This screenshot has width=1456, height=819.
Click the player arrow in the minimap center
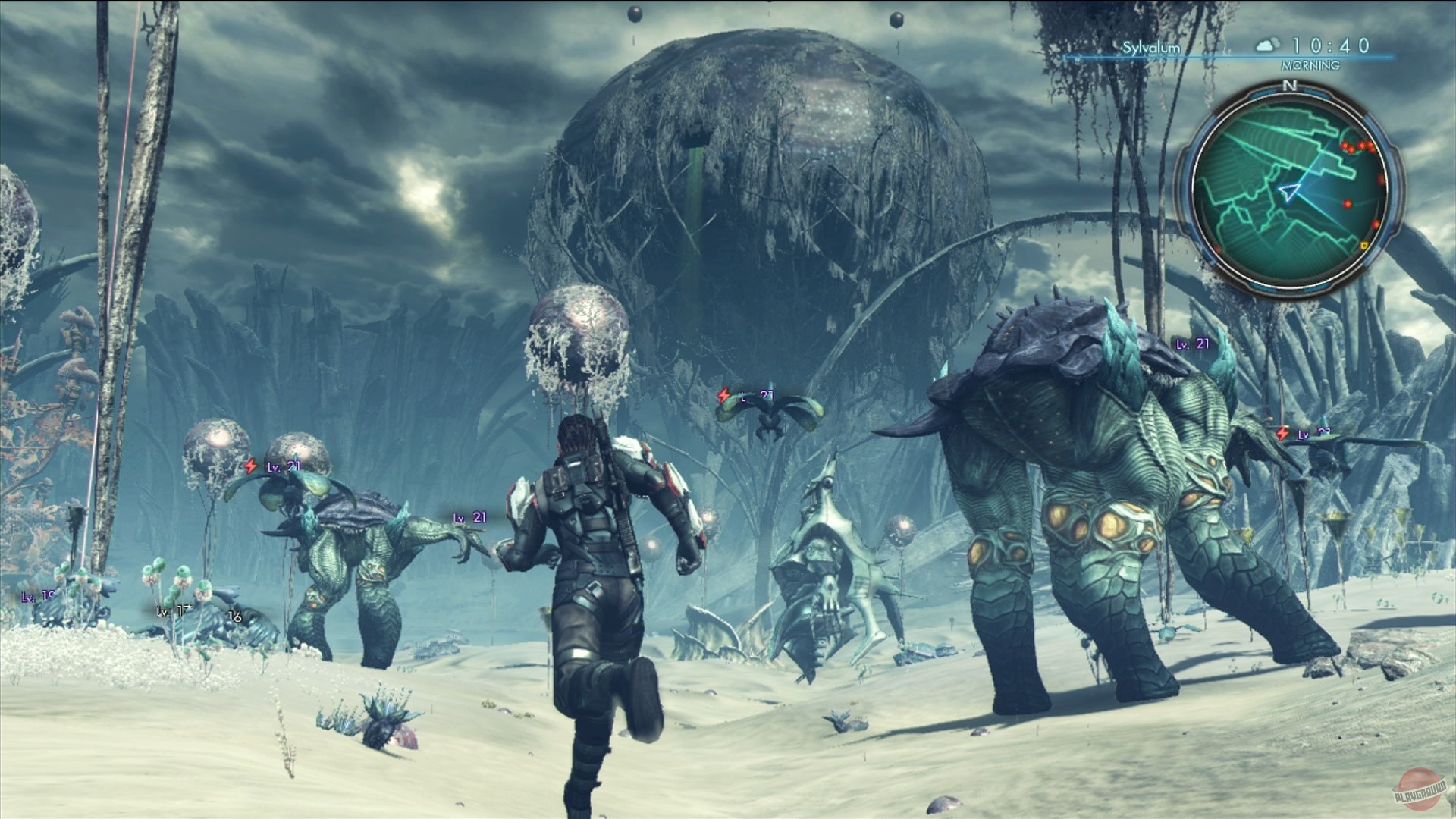pyautogui.click(x=1289, y=191)
